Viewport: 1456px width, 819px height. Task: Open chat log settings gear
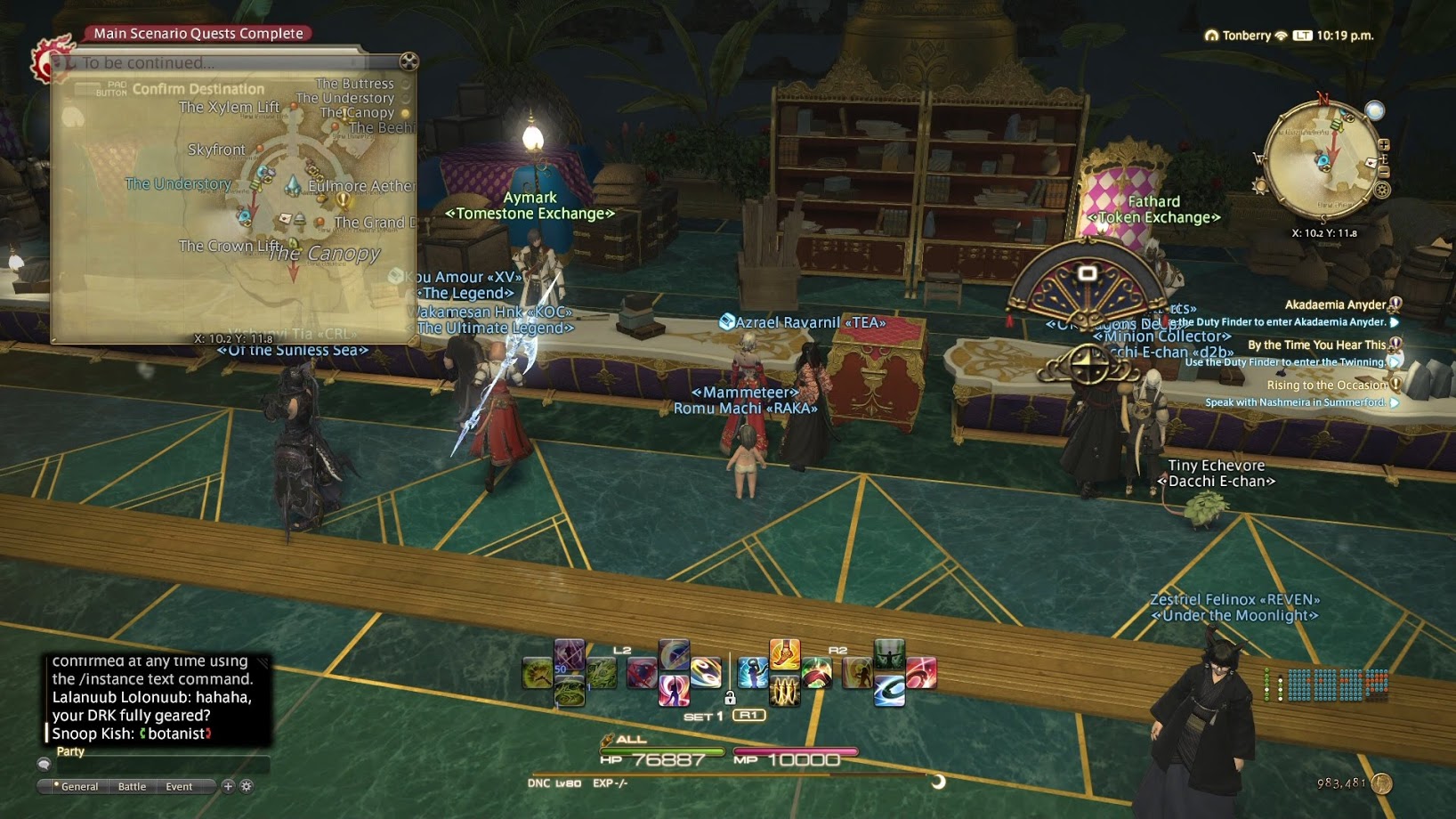coord(247,786)
